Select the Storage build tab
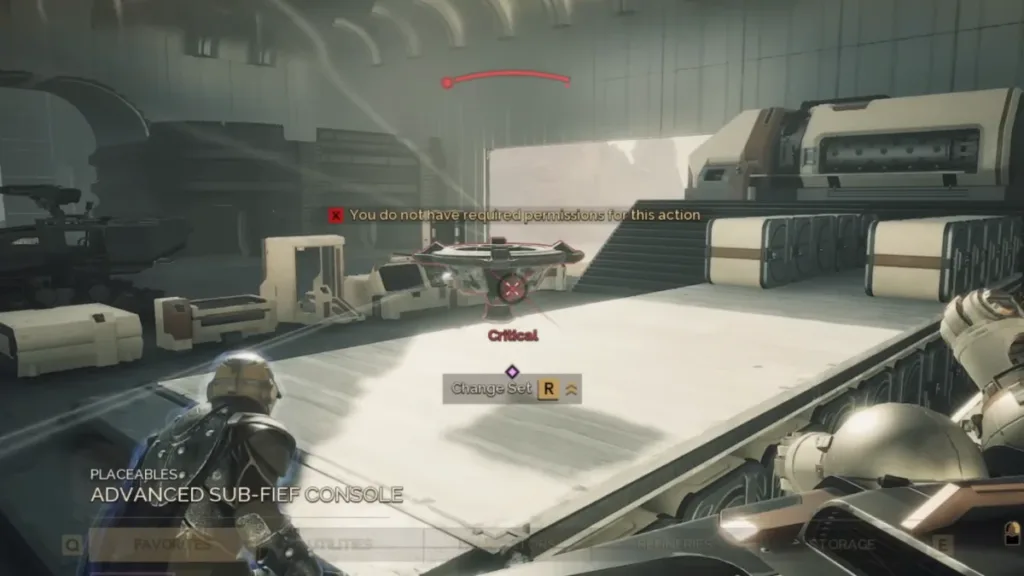1024x576 pixels. [x=836, y=545]
